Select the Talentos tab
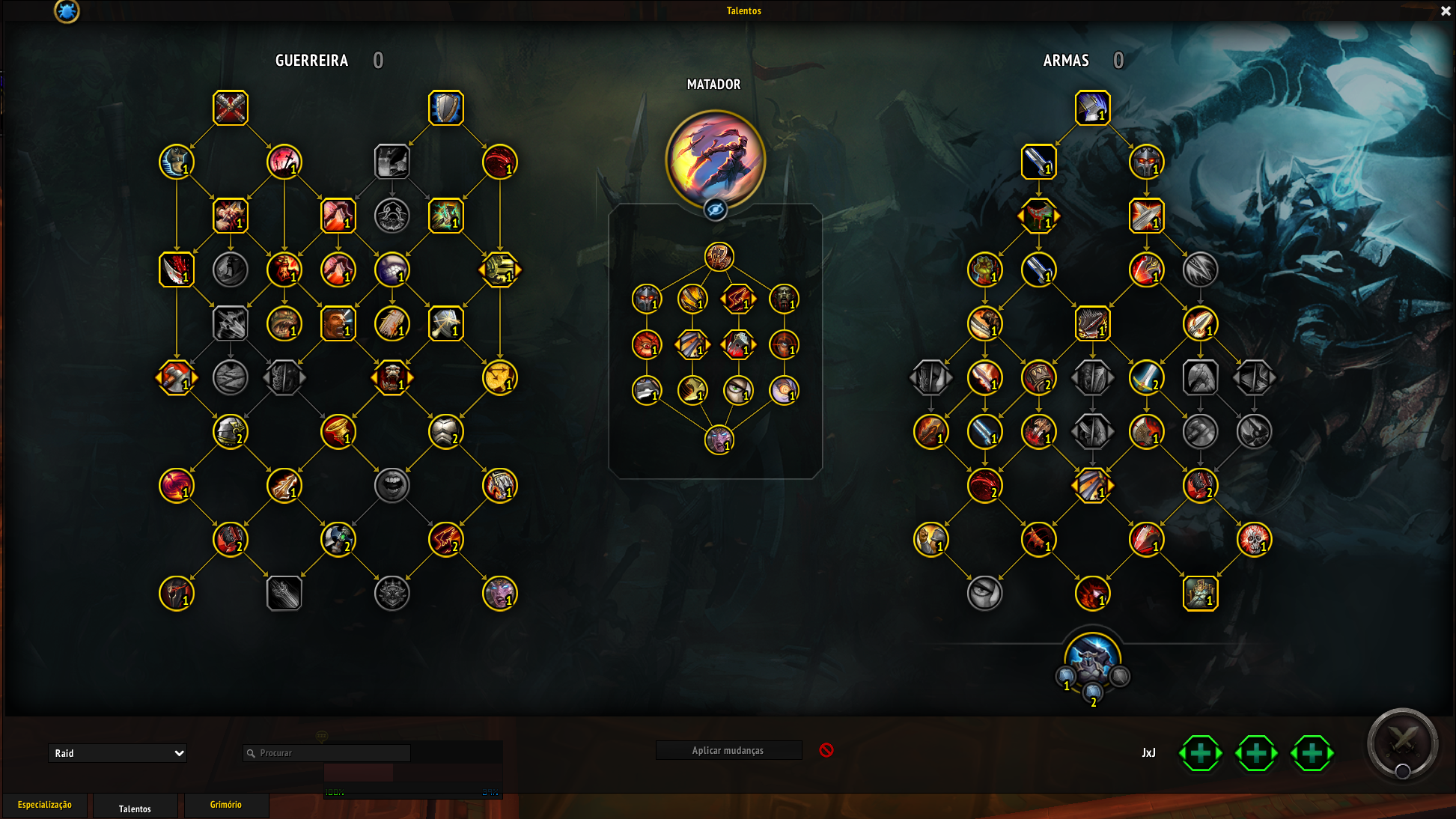Image resolution: width=1456 pixels, height=819 pixels. click(x=135, y=809)
